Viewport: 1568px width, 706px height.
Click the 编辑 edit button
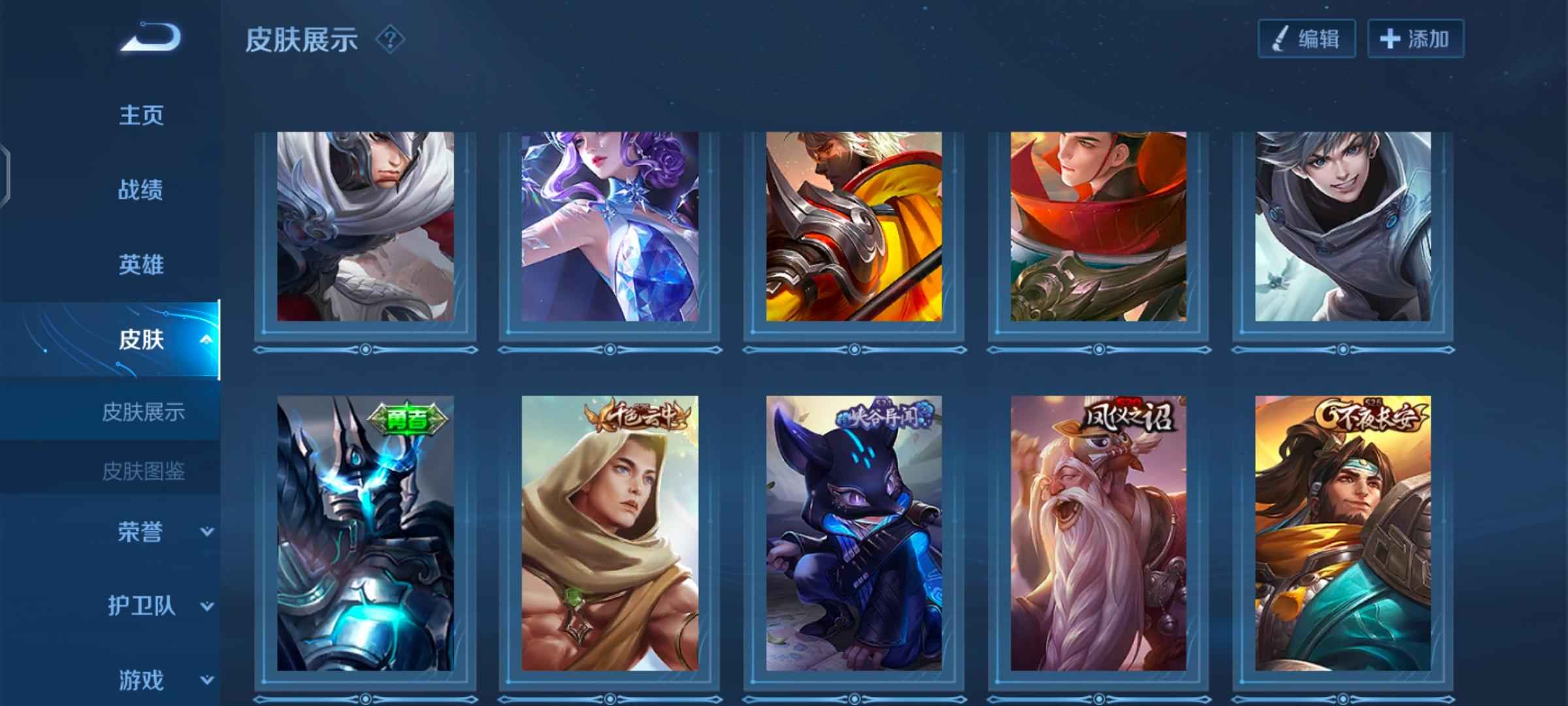(x=1307, y=39)
